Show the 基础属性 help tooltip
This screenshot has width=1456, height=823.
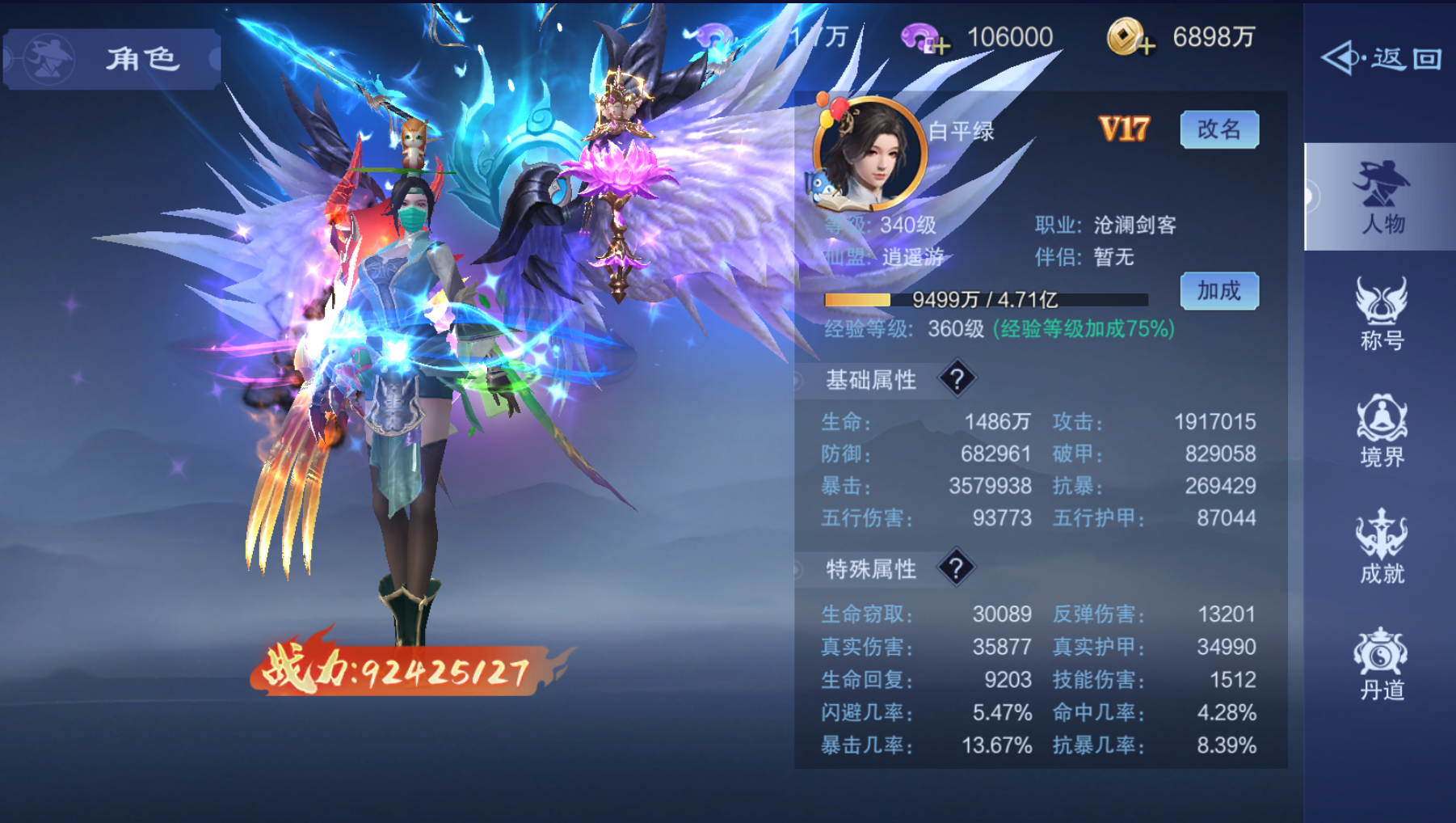pos(958,380)
